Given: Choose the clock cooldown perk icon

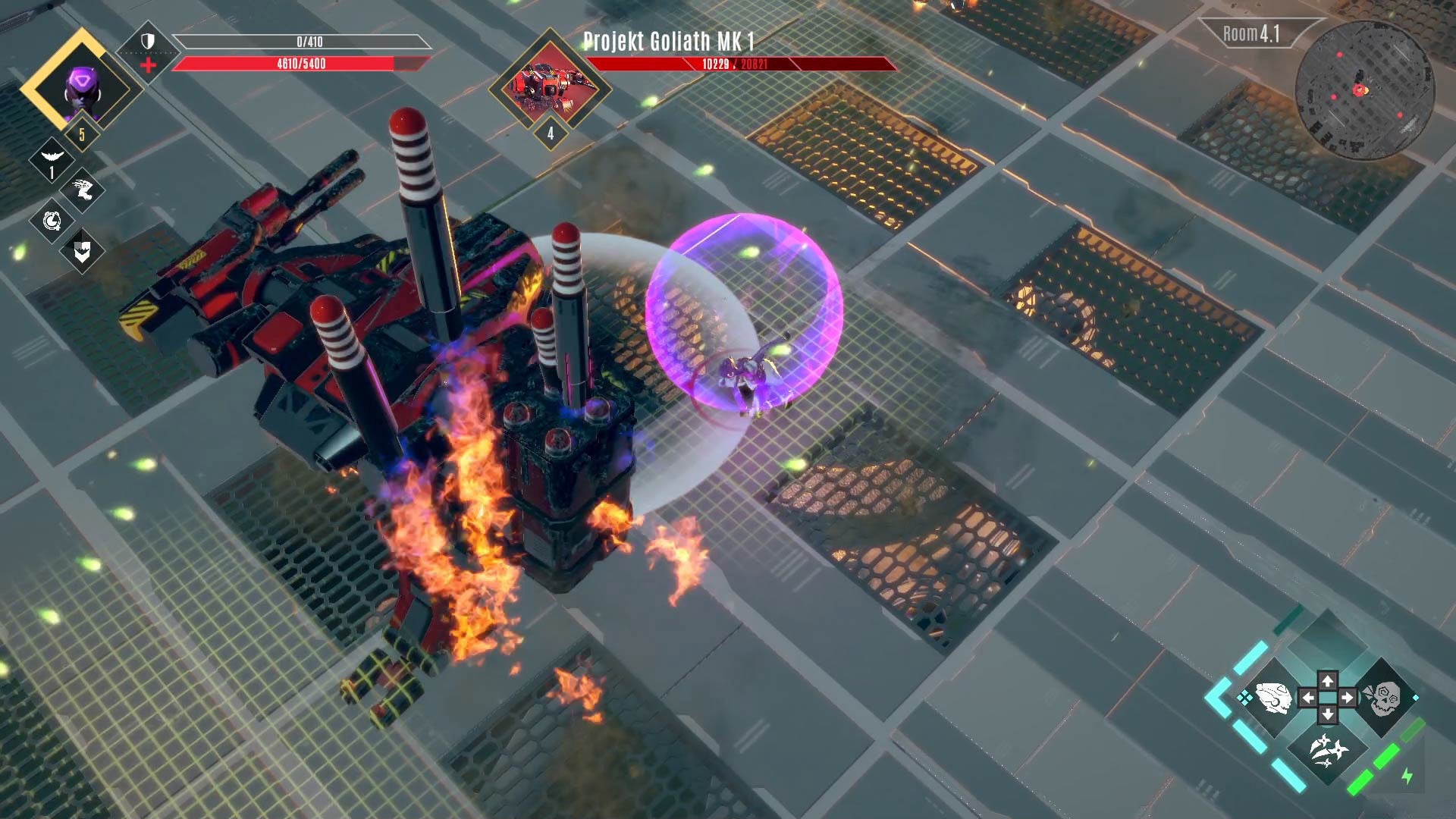Looking at the screenshot, I should (x=52, y=221).
